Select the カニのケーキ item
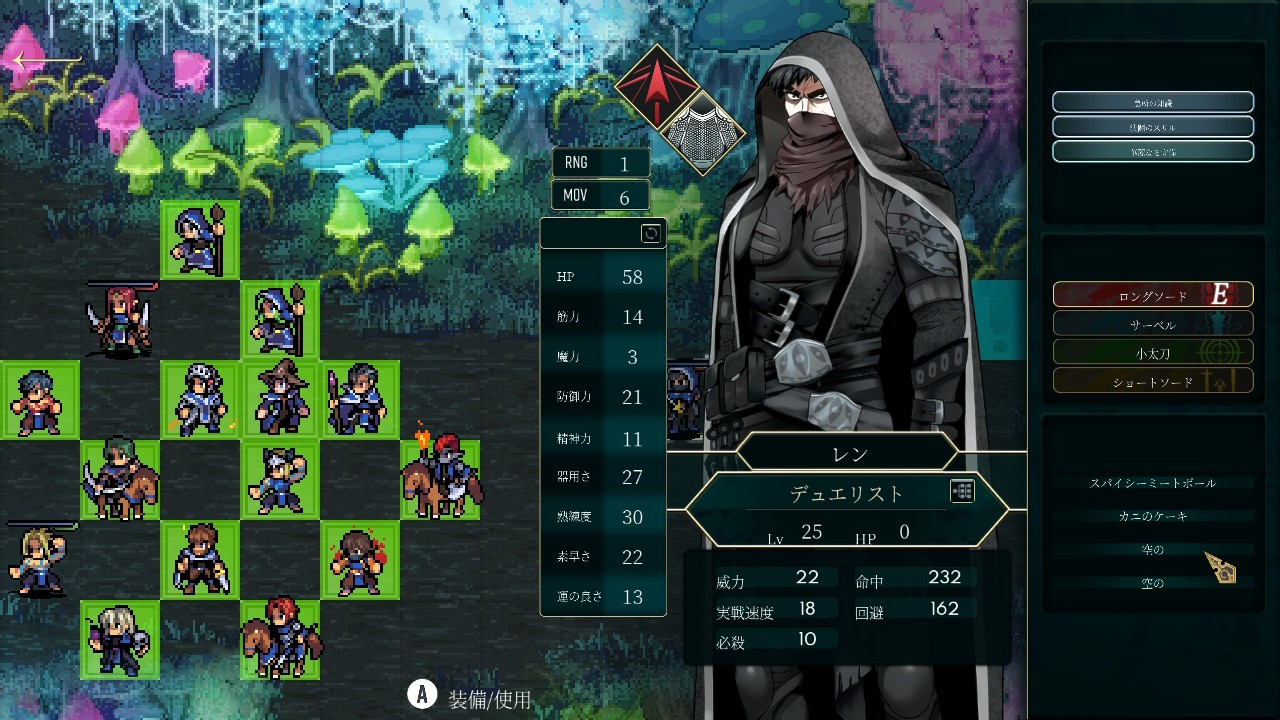 coord(1152,516)
